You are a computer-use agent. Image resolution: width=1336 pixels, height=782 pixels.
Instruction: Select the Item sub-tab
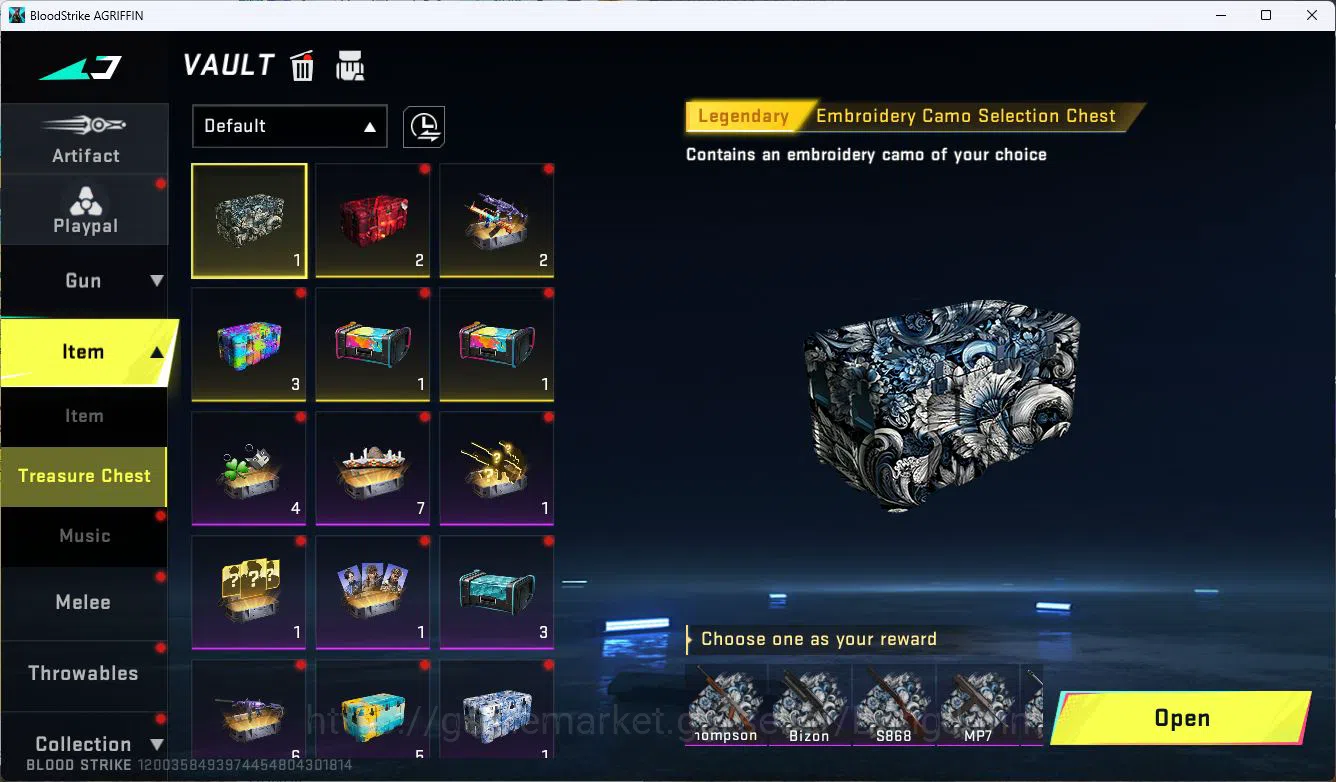pos(83,416)
